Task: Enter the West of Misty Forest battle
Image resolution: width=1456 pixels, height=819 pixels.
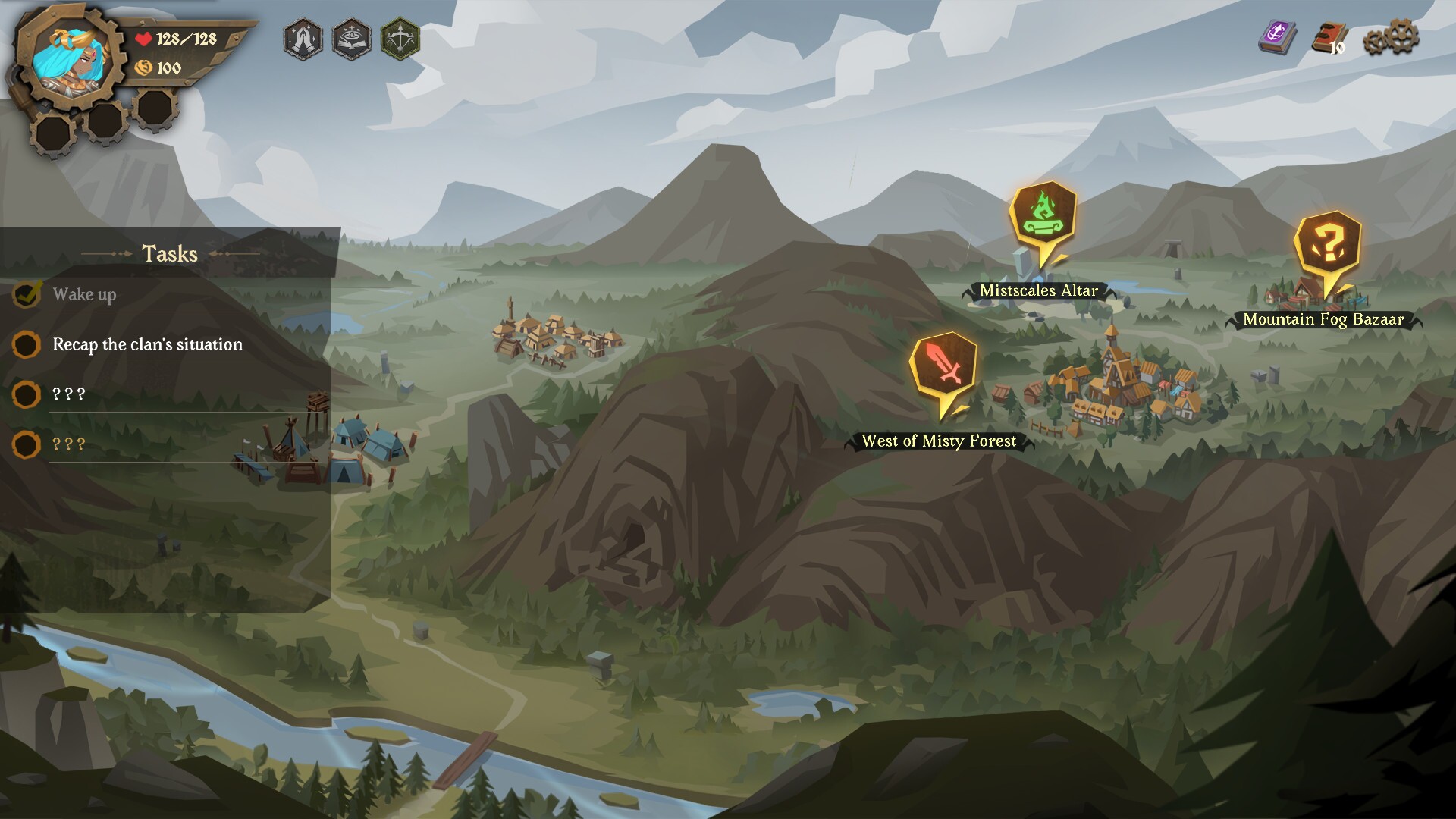Action: (943, 367)
